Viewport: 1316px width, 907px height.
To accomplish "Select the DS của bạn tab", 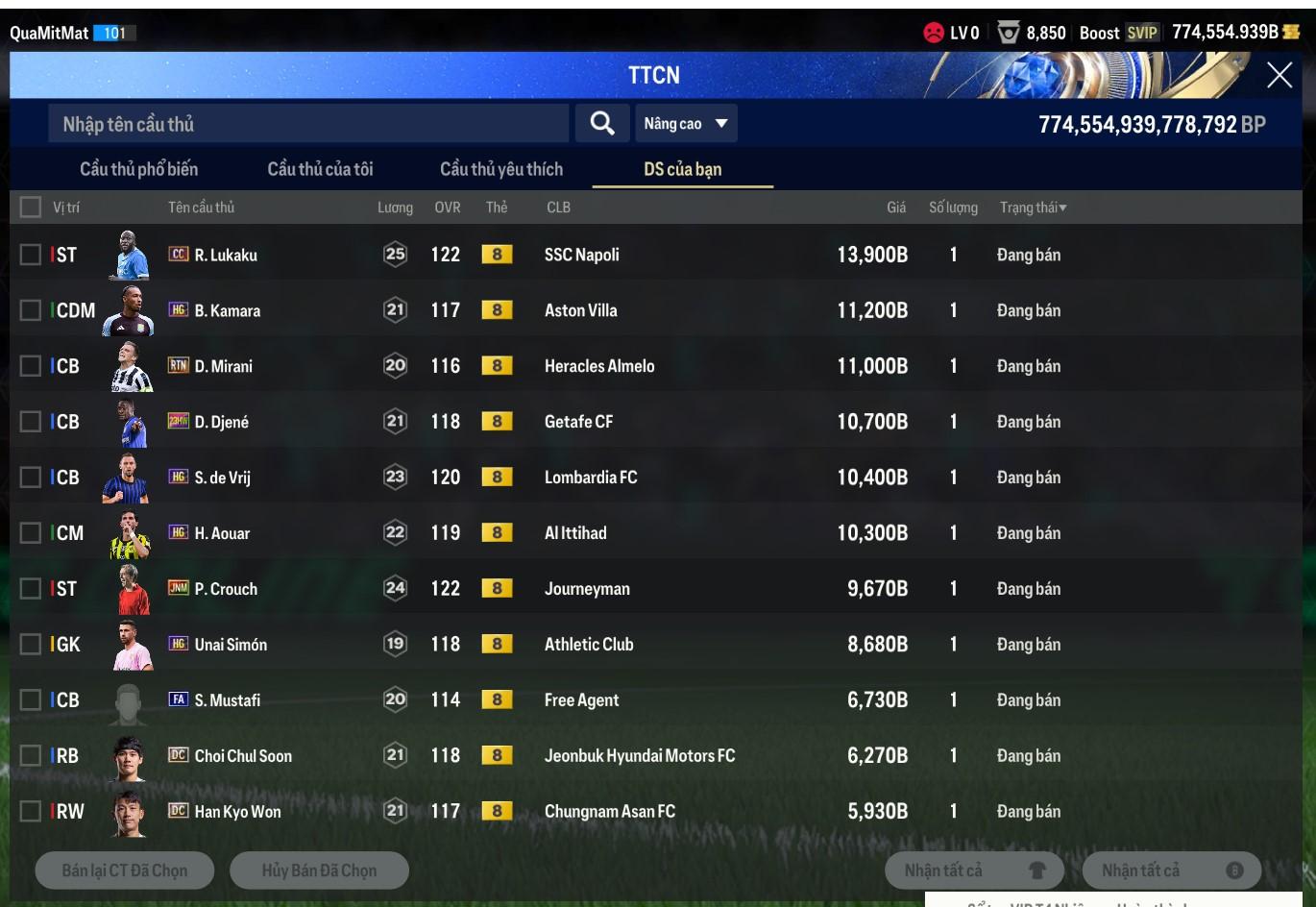I will click(682, 169).
